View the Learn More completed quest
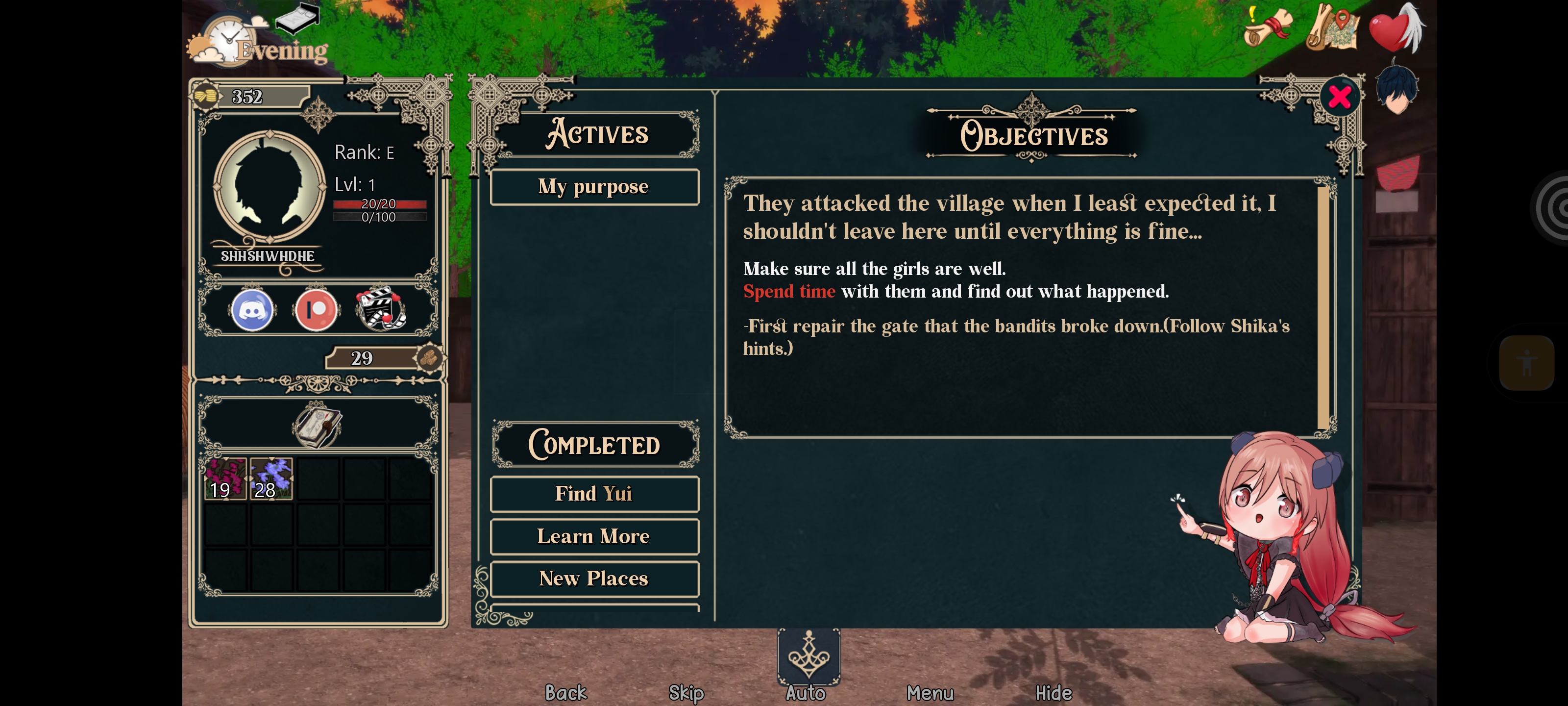 [593, 536]
